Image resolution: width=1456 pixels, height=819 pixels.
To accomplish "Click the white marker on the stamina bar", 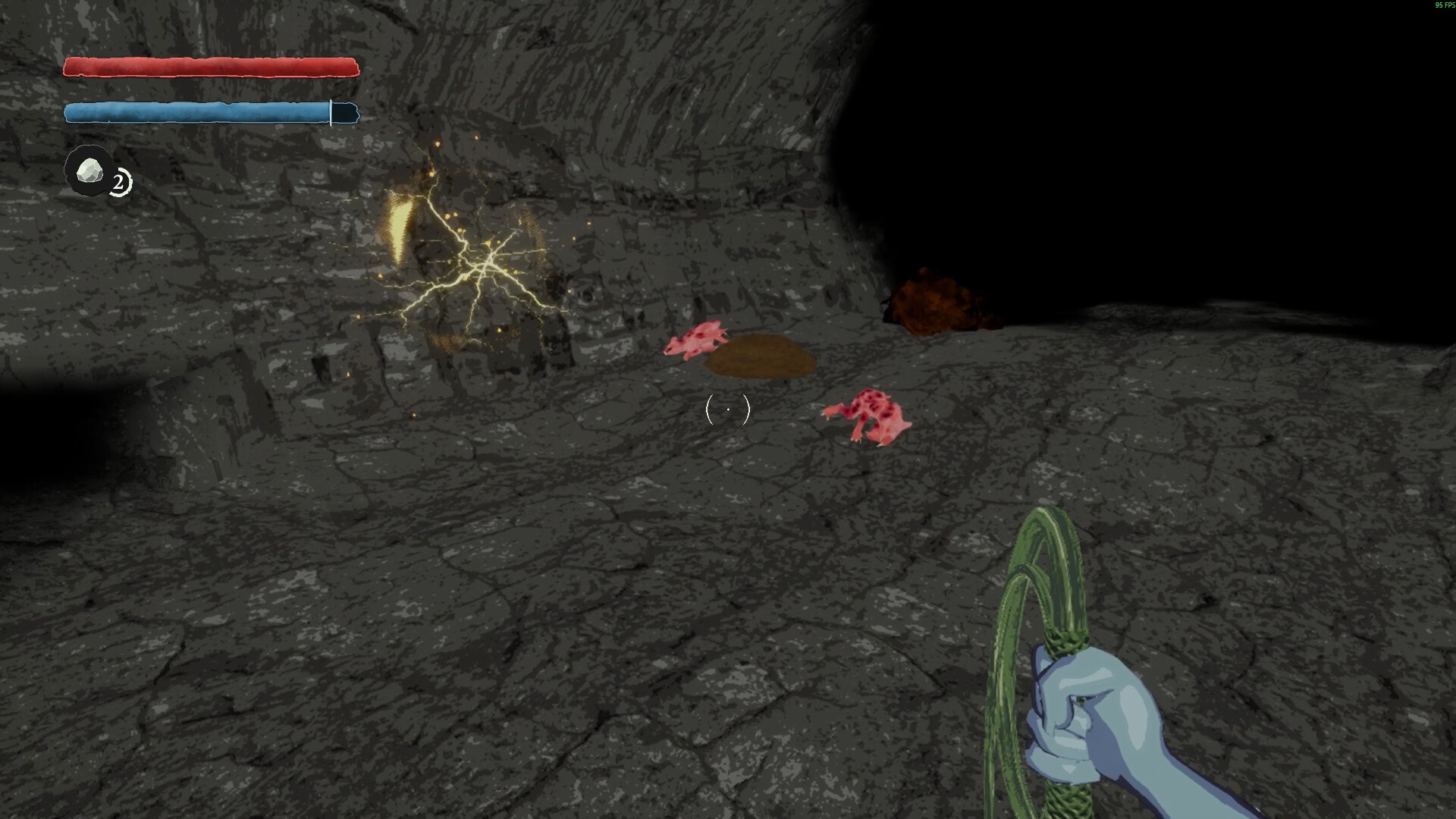I will (x=331, y=113).
